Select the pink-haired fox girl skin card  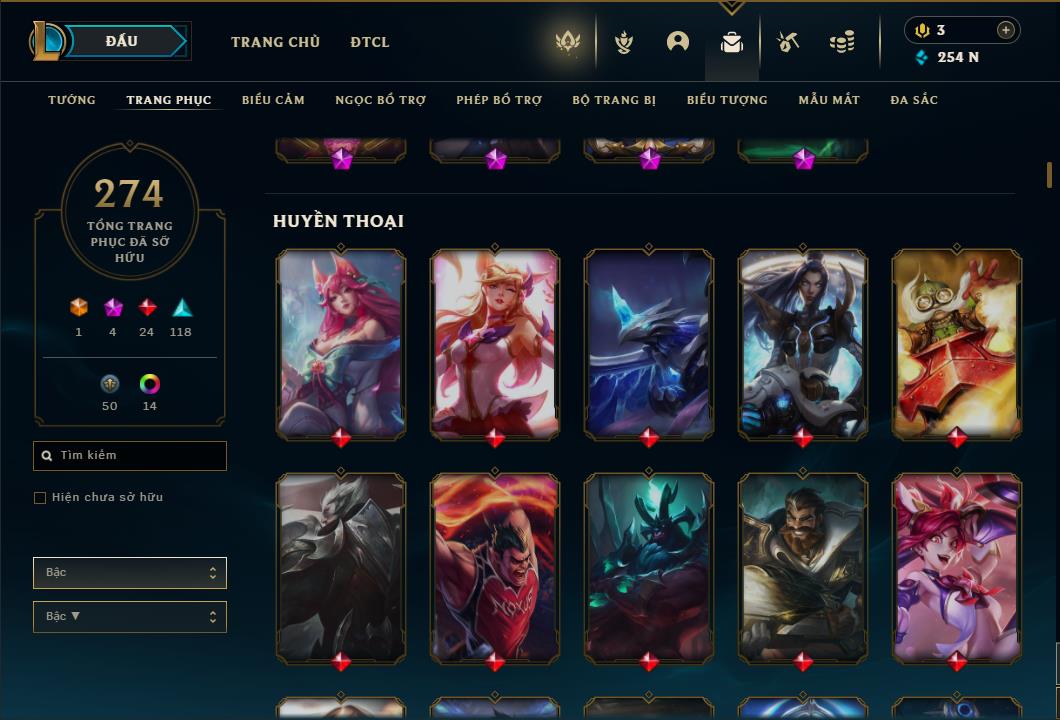click(341, 343)
